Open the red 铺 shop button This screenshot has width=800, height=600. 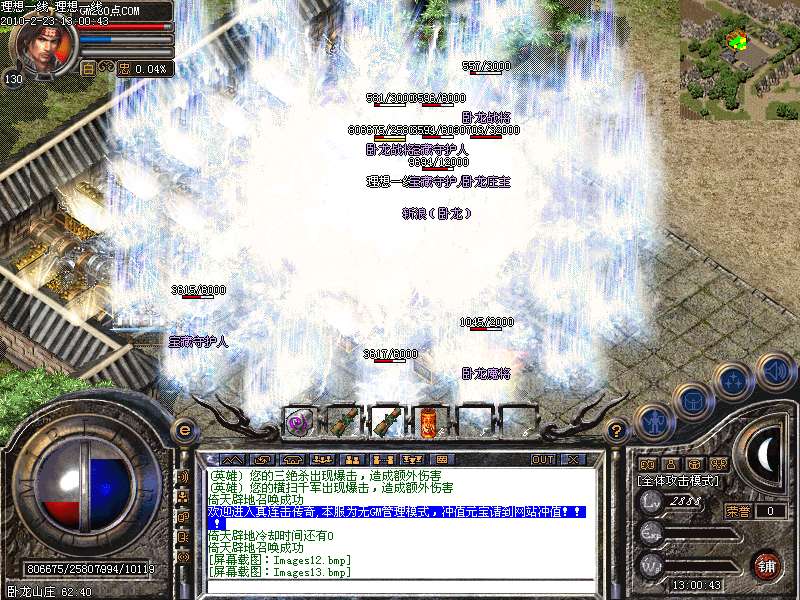(767, 564)
